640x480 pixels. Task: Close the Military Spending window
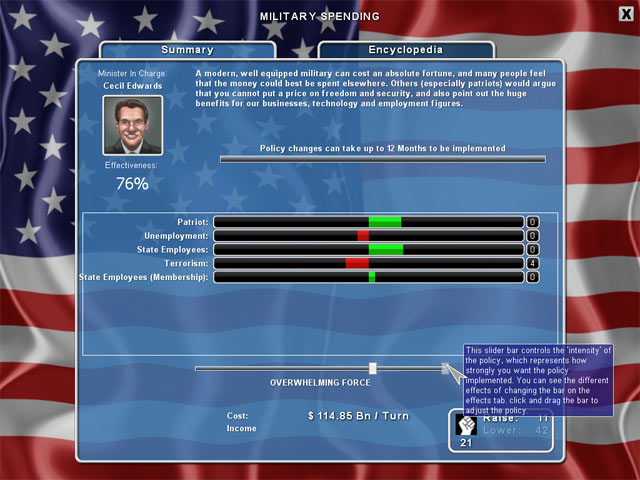[625, 13]
